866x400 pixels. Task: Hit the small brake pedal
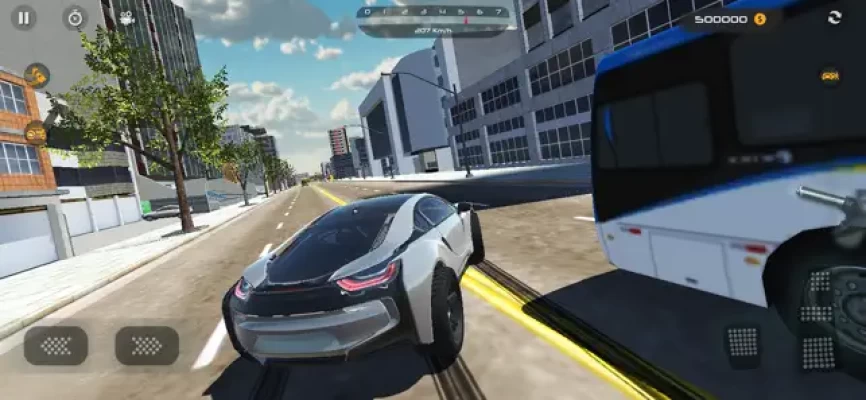pos(742,342)
